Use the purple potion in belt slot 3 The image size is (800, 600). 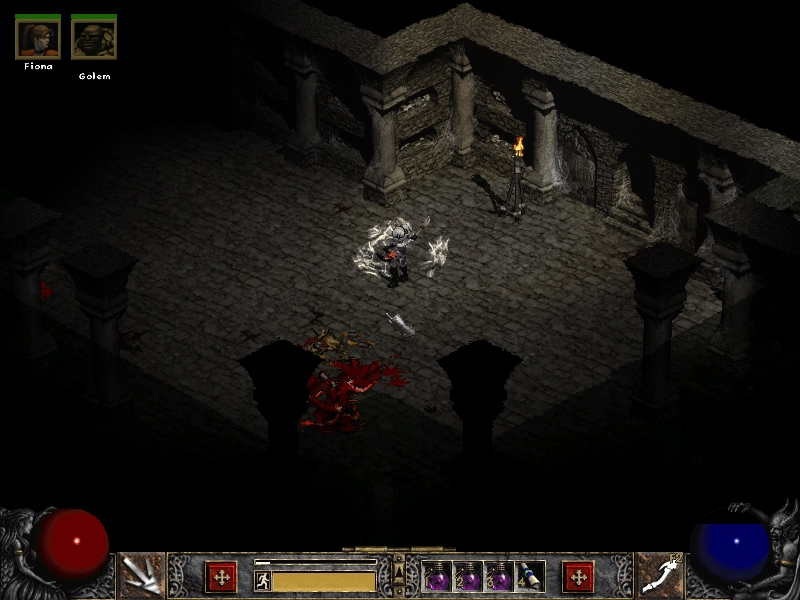tap(499, 577)
